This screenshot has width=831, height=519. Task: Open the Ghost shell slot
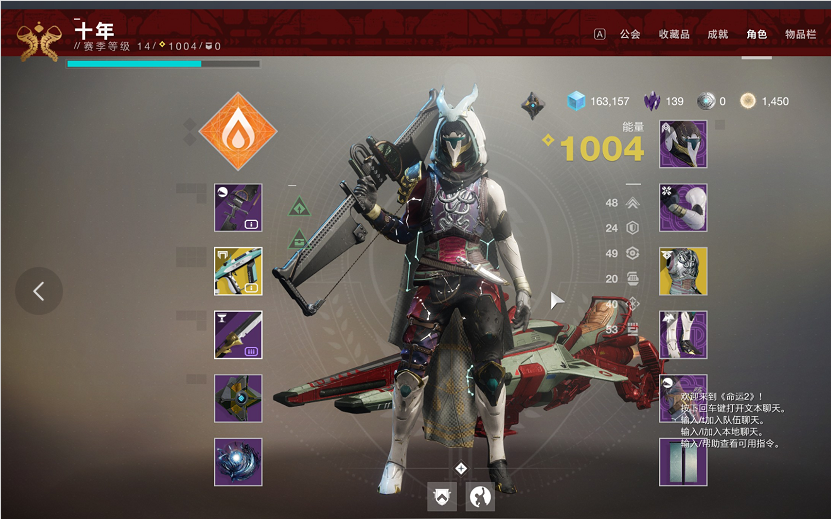coord(238,398)
